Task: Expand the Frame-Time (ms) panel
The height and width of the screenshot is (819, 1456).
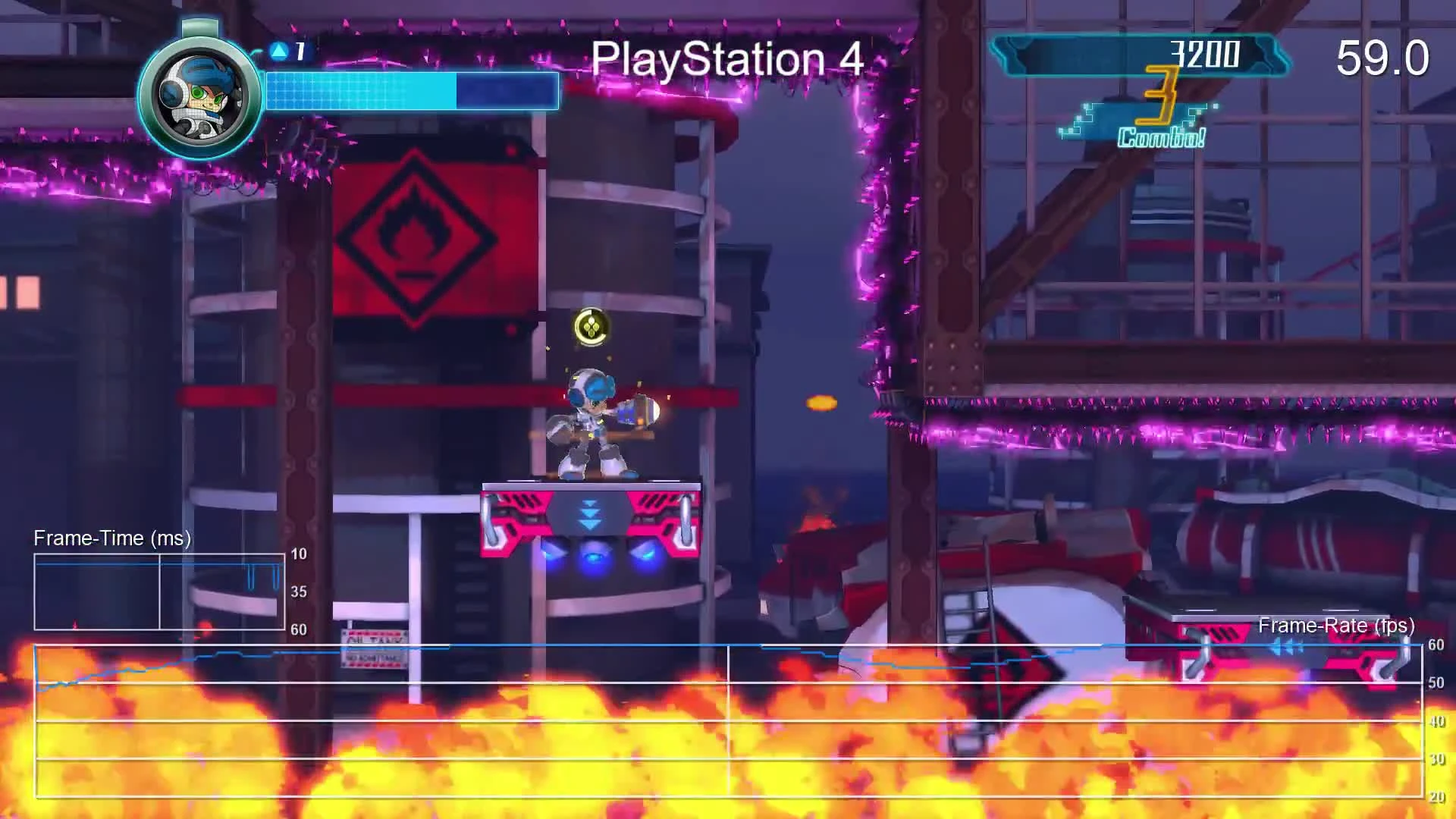Action: tap(111, 538)
